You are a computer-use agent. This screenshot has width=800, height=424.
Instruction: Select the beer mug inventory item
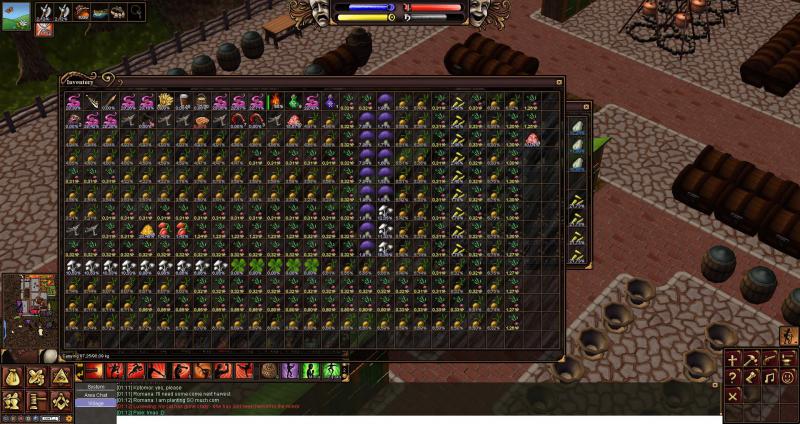[185, 101]
